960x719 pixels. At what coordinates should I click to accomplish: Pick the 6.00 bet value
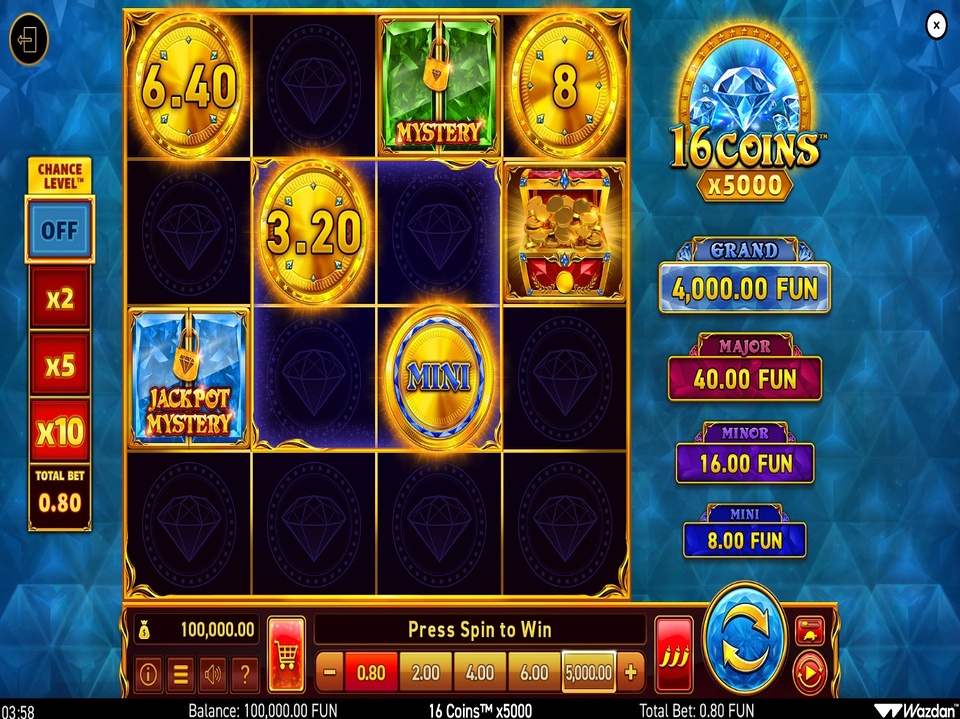coord(534,673)
